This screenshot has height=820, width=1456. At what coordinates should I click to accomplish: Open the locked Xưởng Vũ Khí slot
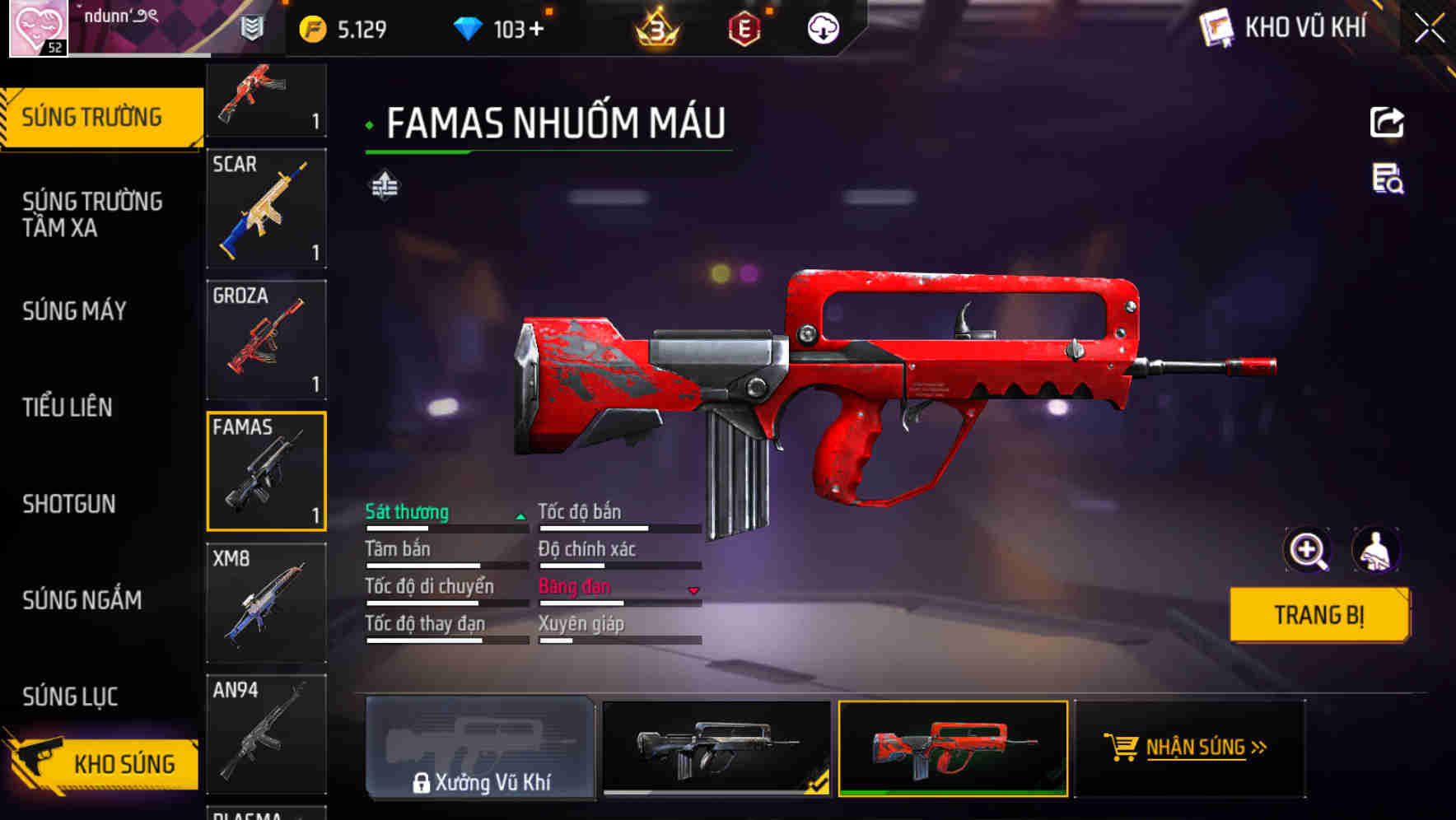[x=480, y=748]
